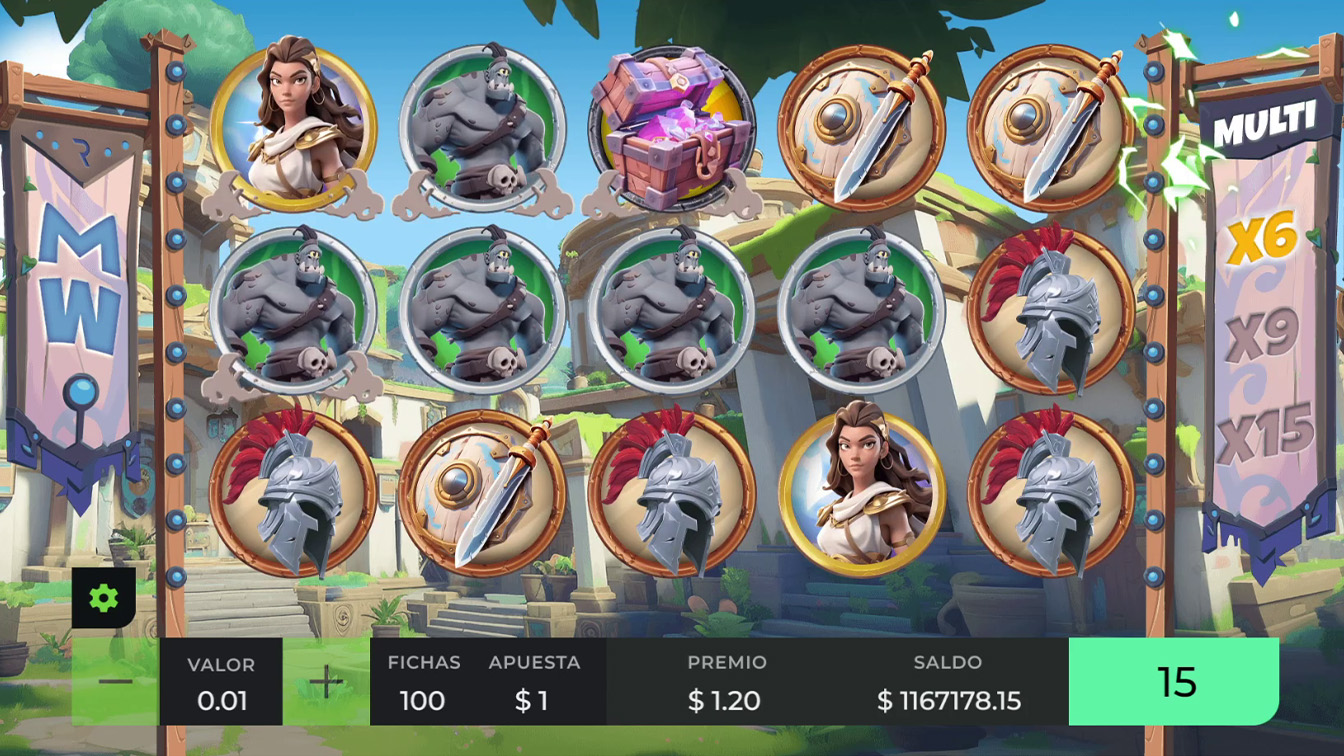The width and height of the screenshot is (1344, 756).
Task: Click the MULTI banner label
Action: (x=1266, y=120)
